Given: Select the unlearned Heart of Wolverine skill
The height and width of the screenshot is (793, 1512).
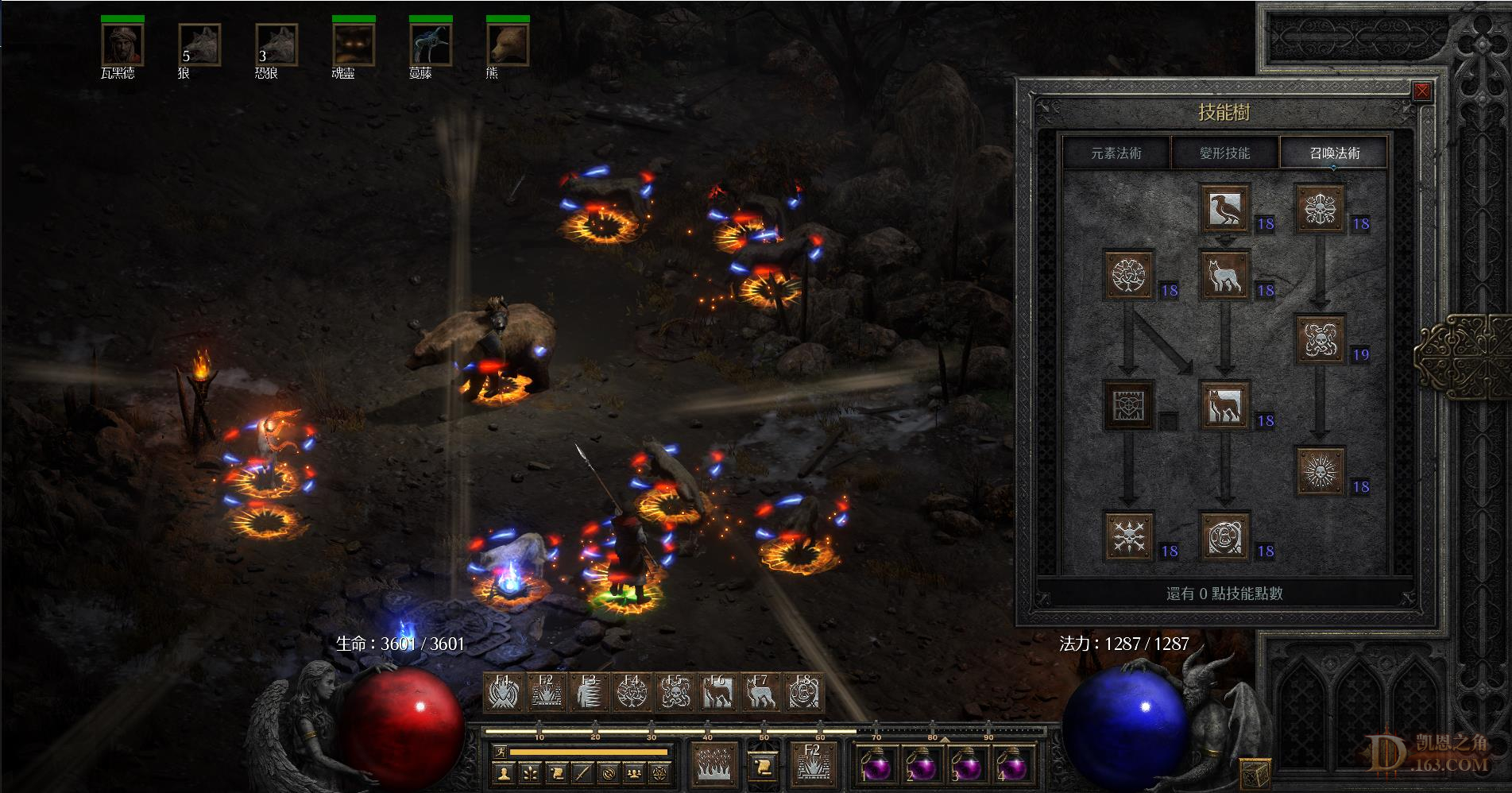Looking at the screenshot, I should click(1129, 405).
